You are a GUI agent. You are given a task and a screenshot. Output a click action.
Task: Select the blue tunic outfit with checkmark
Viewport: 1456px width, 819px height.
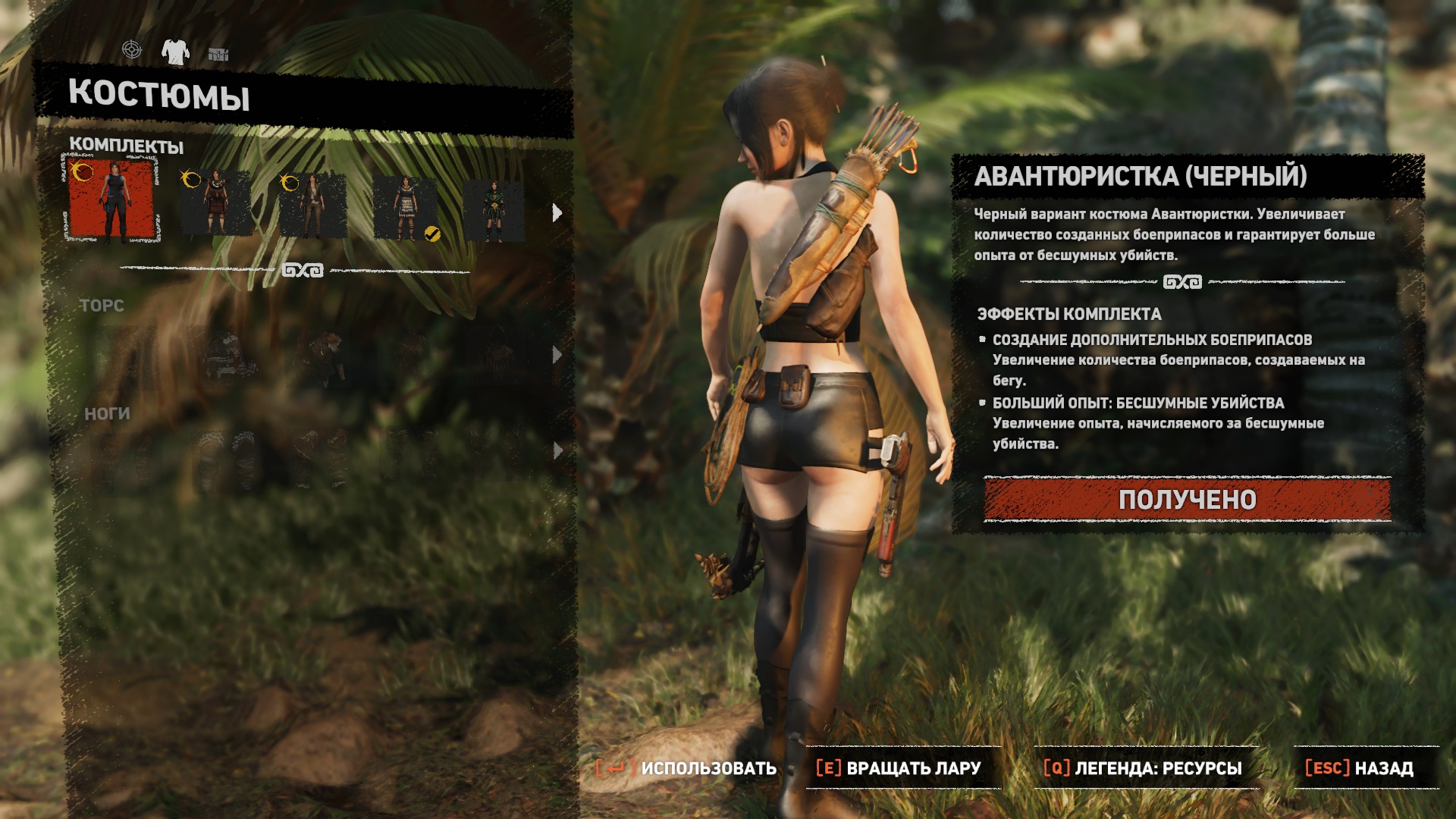406,209
